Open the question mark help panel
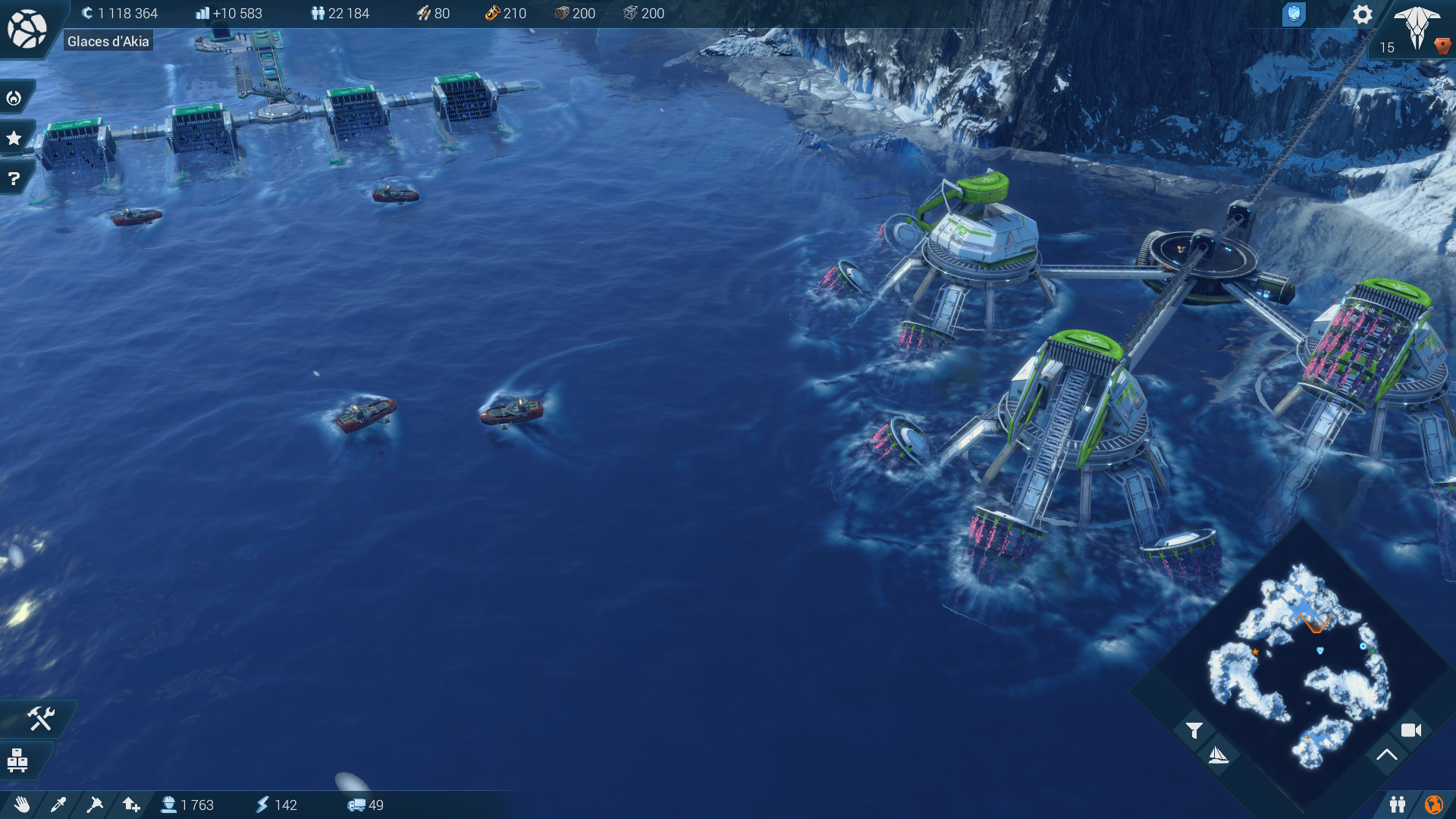This screenshot has height=819, width=1456. pyautogui.click(x=14, y=179)
